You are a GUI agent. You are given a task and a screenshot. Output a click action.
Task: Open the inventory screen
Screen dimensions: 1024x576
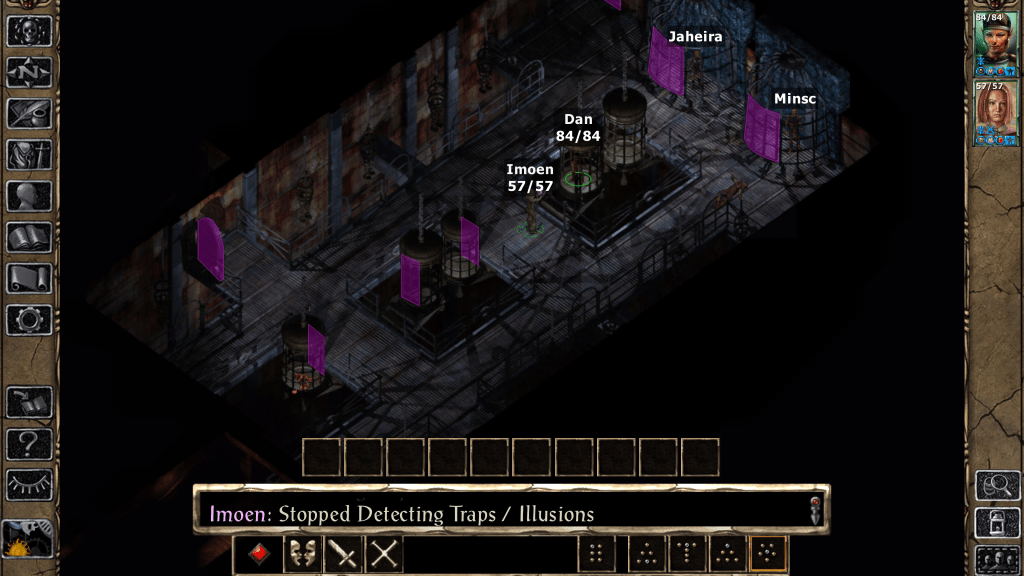coord(29,155)
